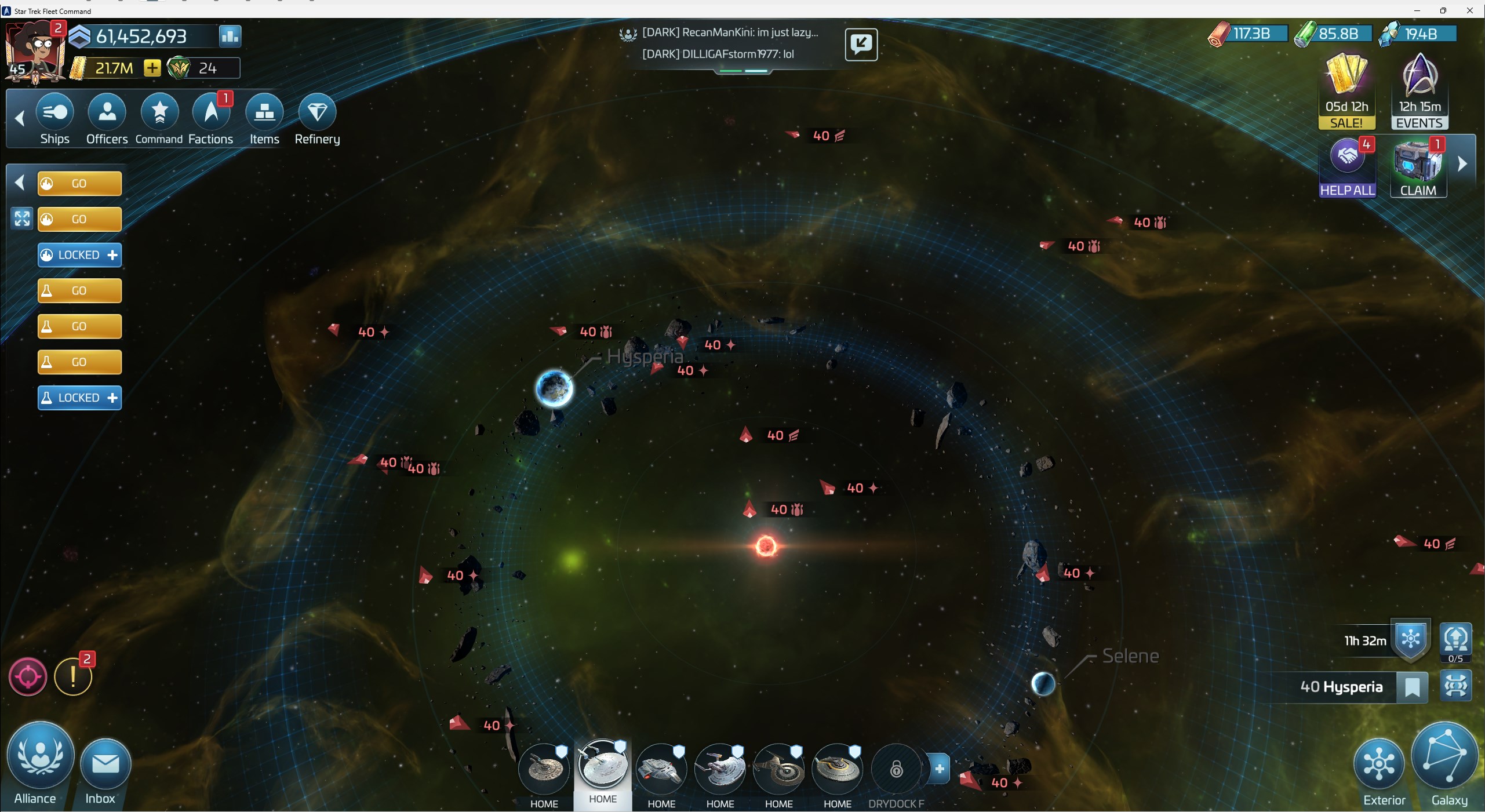Collapse the mission list sidebar
This screenshot has width=1485, height=812.
(x=19, y=183)
